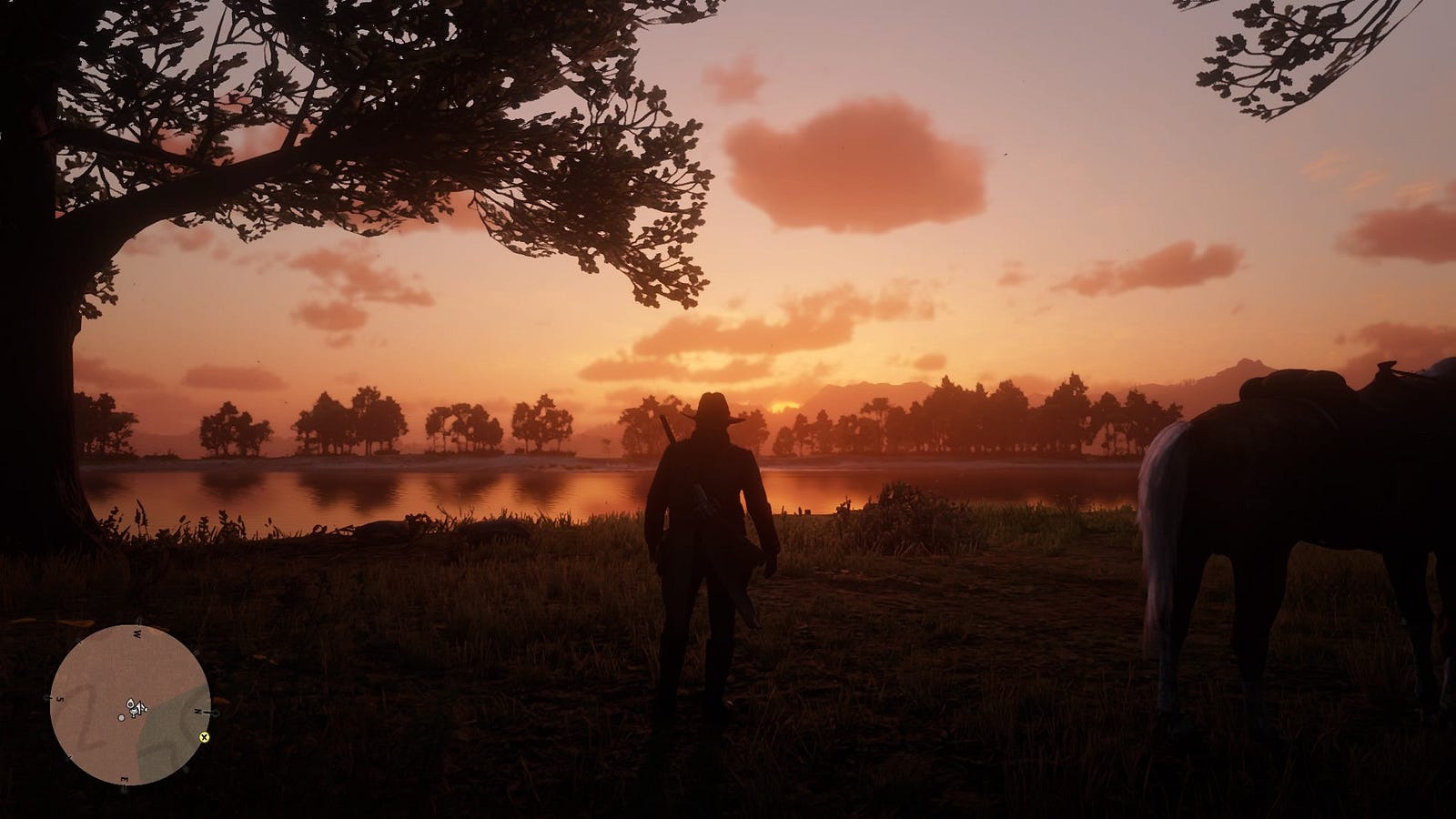This screenshot has height=819, width=1456.
Task: Click the small white dot on the minimap
Action: click(122, 718)
